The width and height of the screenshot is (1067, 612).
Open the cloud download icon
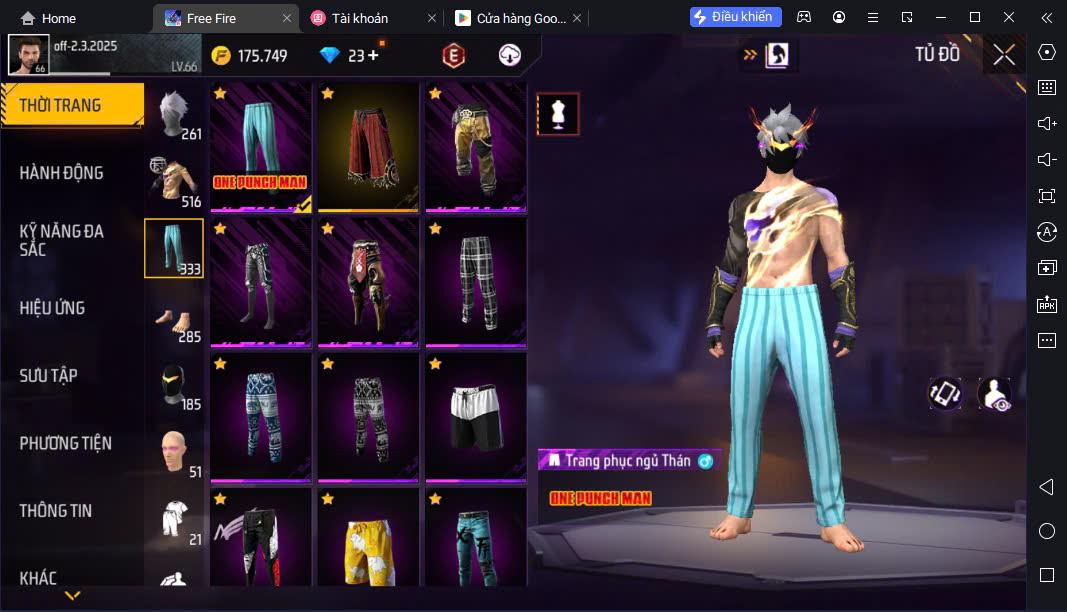pos(510,56)
